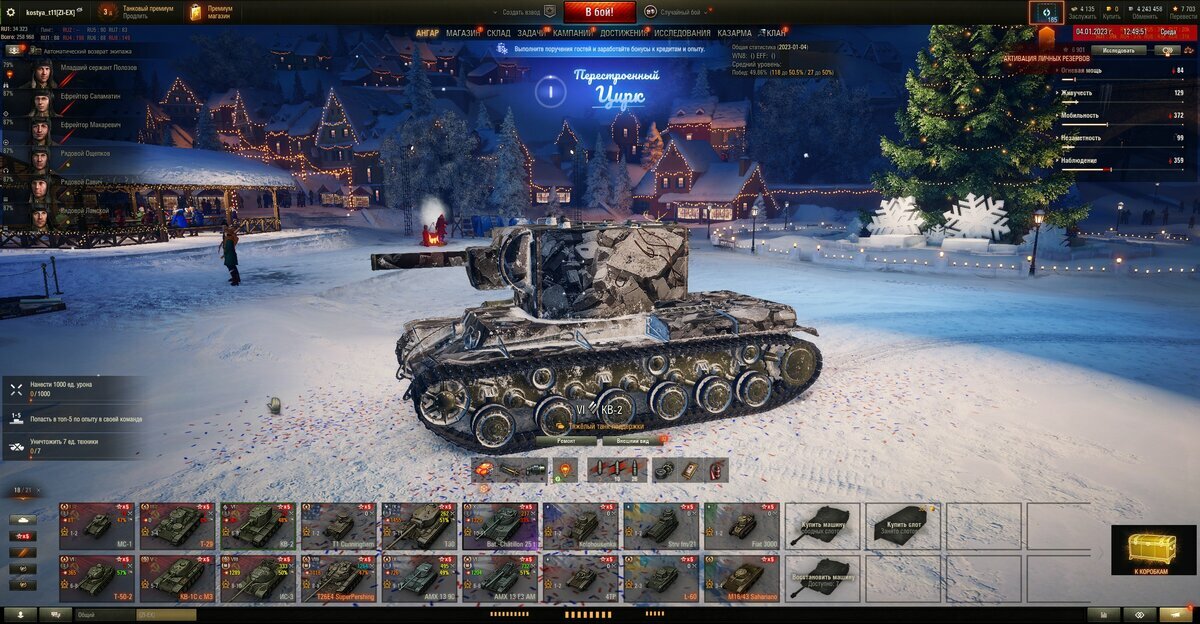The image size is (1200, 624).
Task: Open the «Магазин» tab
Action: [x=462, y=33]
